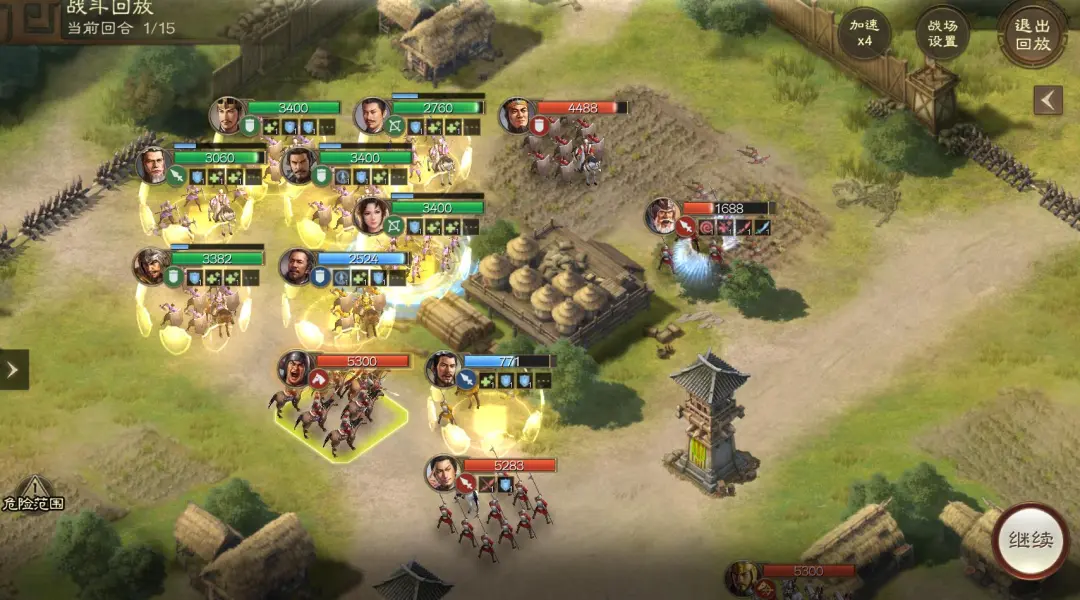Select the red general with 5283 troops
Image resolution: width=1080 pixels, height=600 pixels.
442,473
